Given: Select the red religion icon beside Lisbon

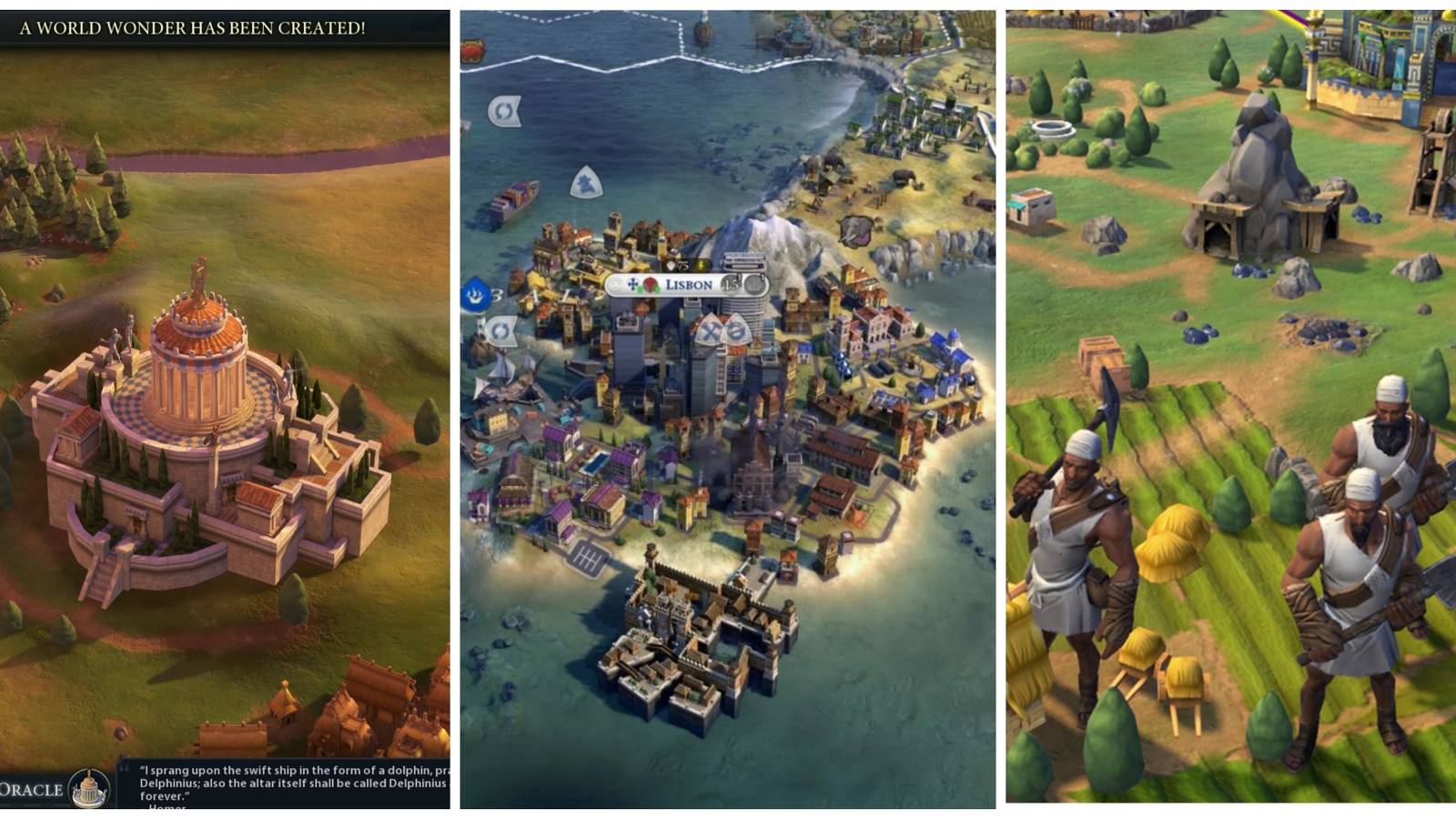Looking at the screenshot, I should point(649,284).
